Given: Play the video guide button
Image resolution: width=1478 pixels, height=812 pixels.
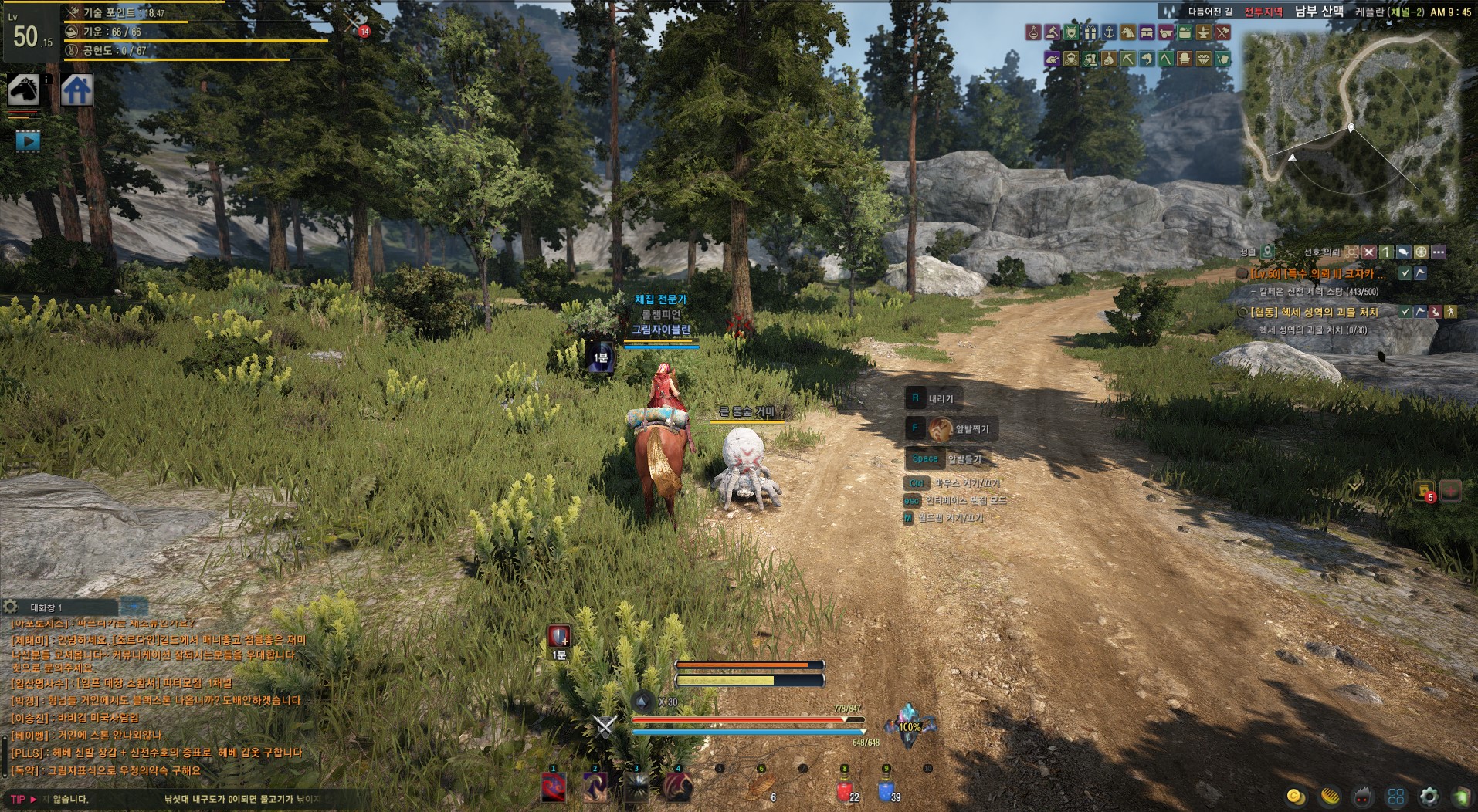Looking at the screenshot, I should pos(27,140).
